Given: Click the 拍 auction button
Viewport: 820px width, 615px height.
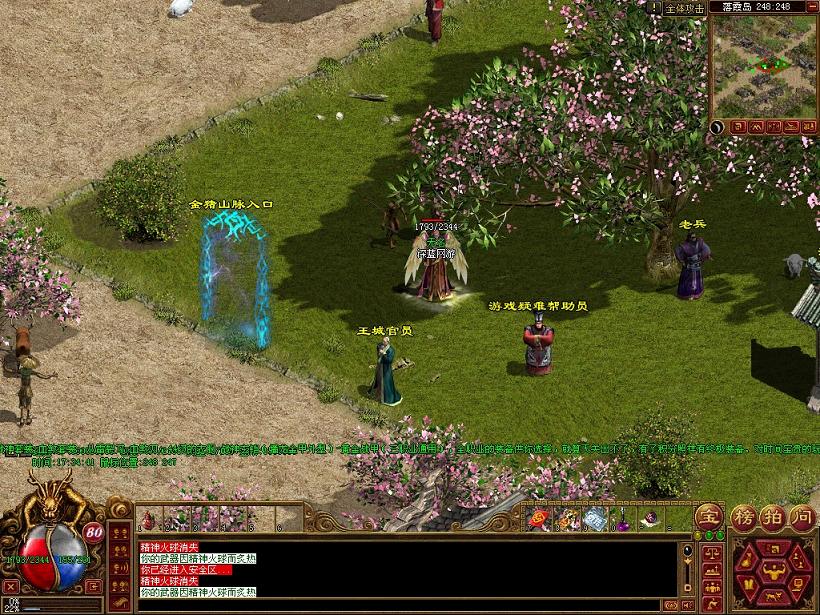Looking at the screenshot, I should pos(771,518).
